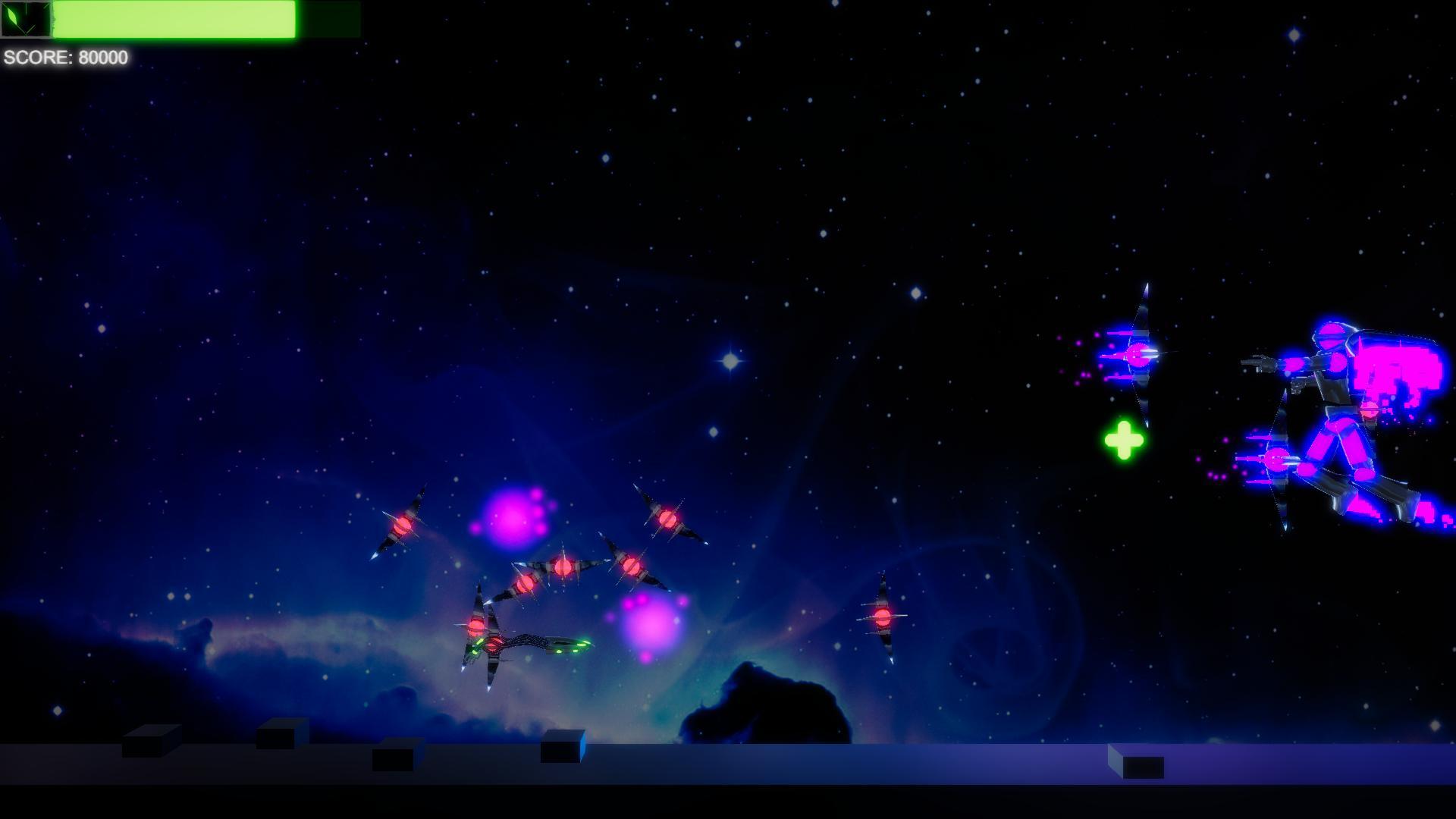Select the green plus health pickup
1456x819 pixels.
pos(1124,441)
